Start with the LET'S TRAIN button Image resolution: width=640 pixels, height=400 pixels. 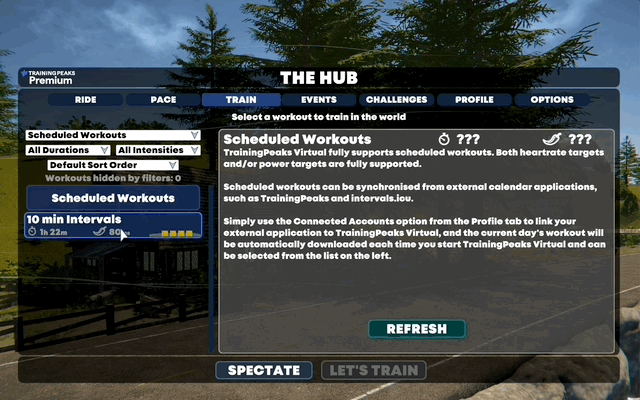tap(374, 371)
